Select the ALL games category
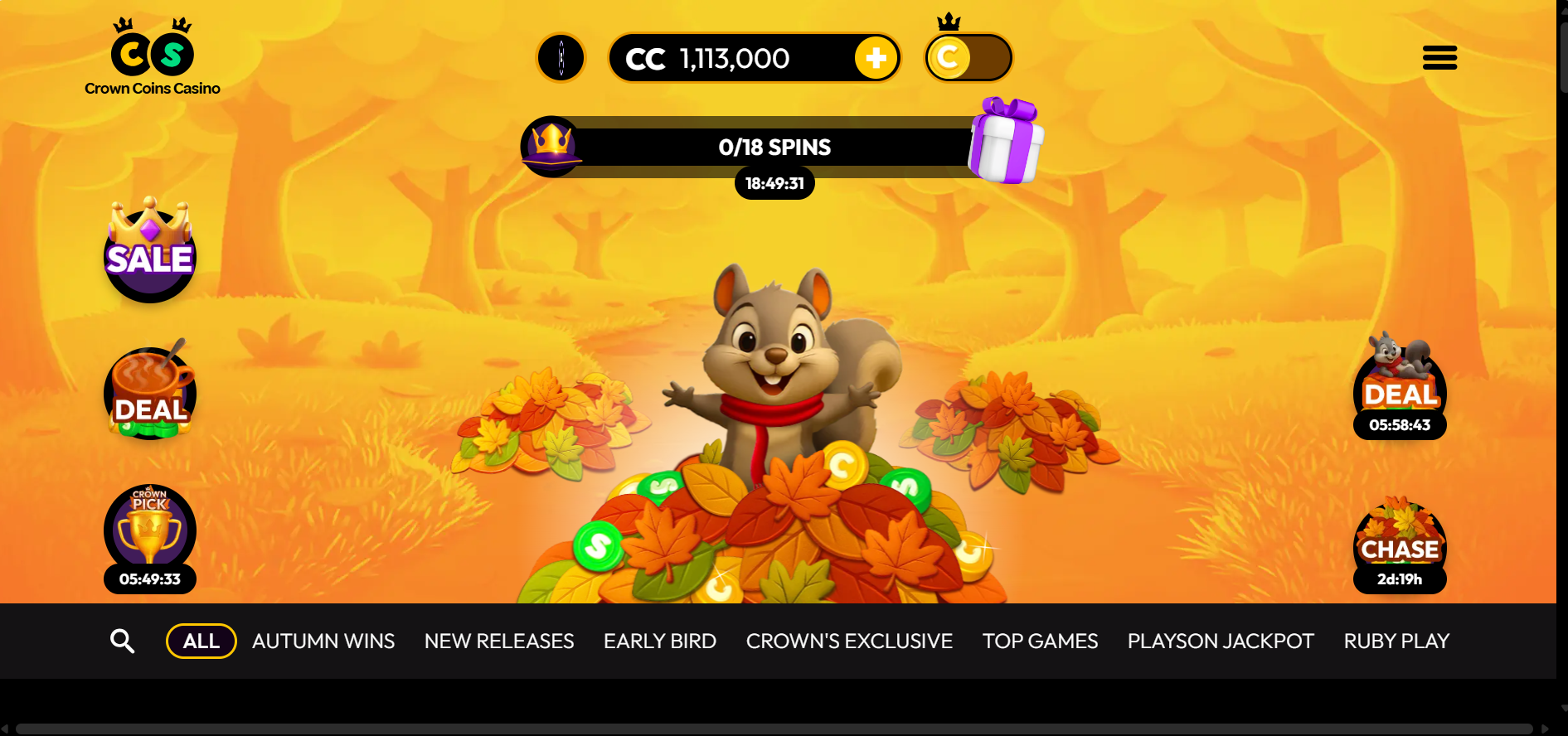Viewport: 1568px width, 736px height. [x=201, y=641]
